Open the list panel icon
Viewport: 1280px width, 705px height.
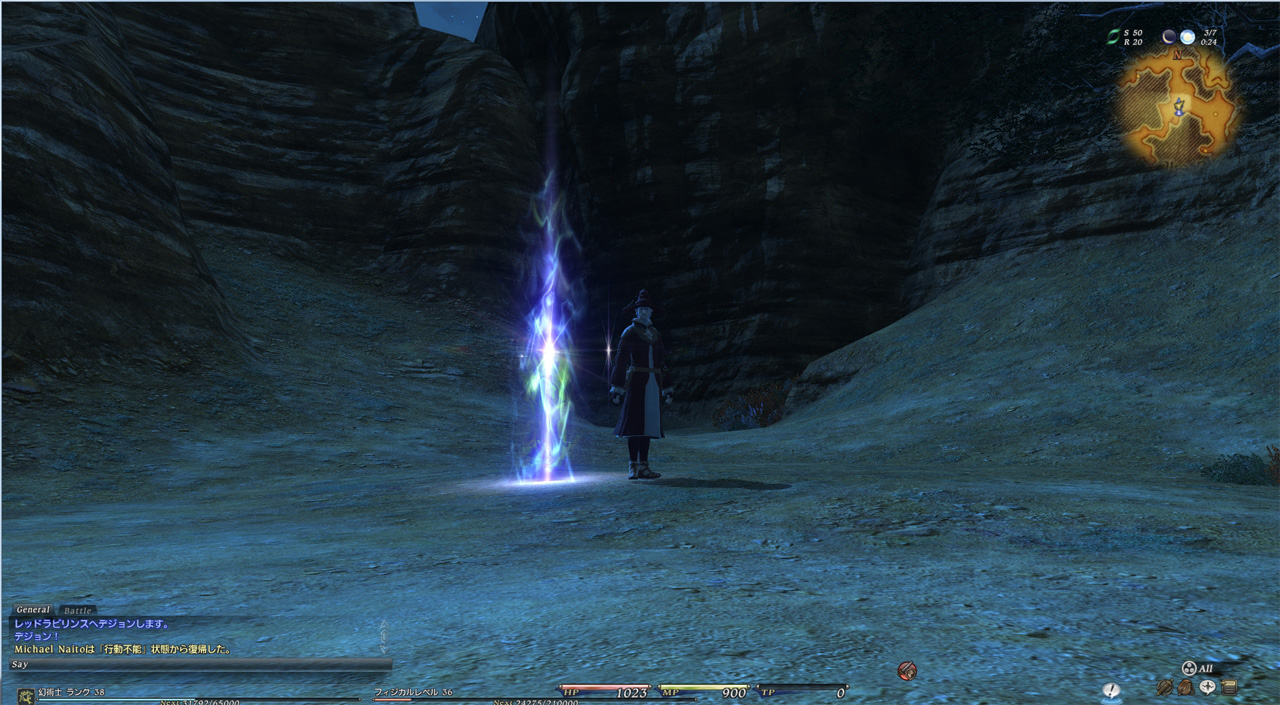pos(1229,688)
